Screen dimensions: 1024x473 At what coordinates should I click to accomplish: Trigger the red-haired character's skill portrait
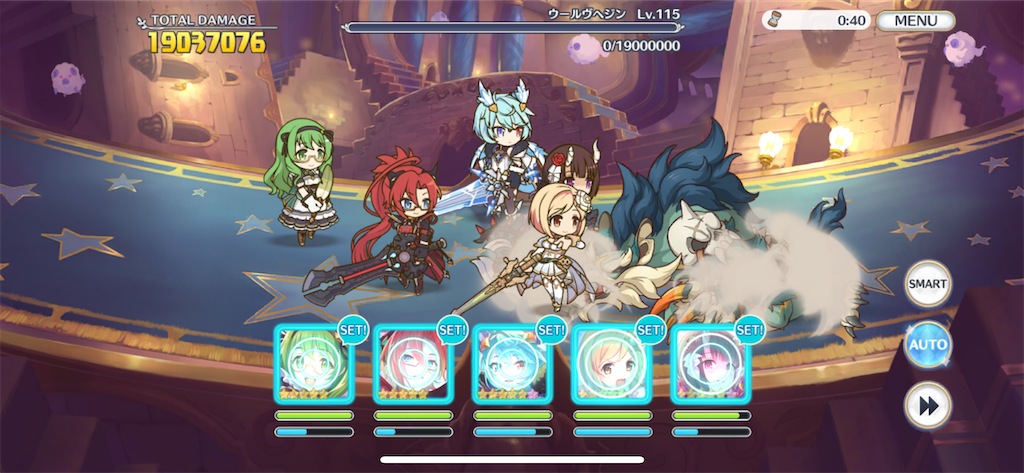click(412, 365)
